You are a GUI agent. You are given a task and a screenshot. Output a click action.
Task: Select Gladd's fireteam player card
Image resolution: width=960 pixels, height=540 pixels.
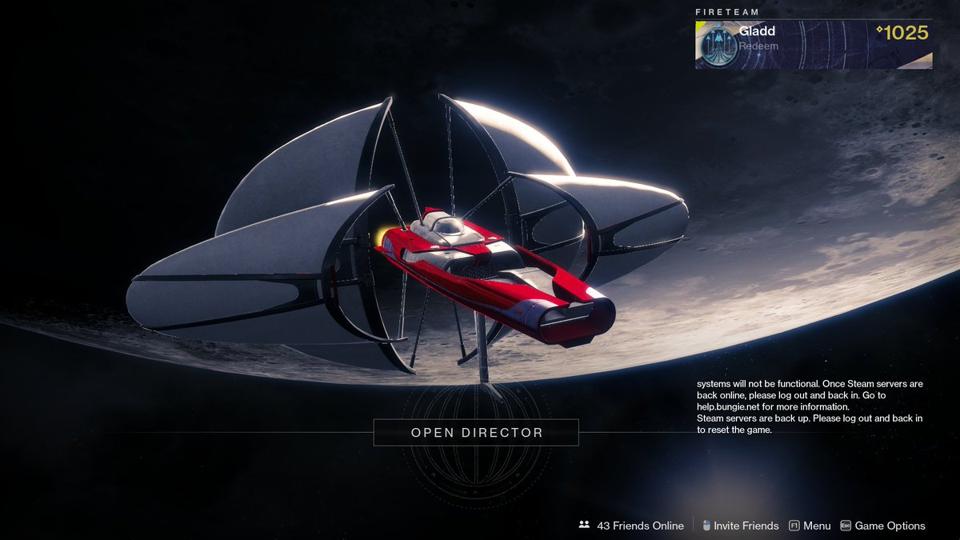coord(813,45)
